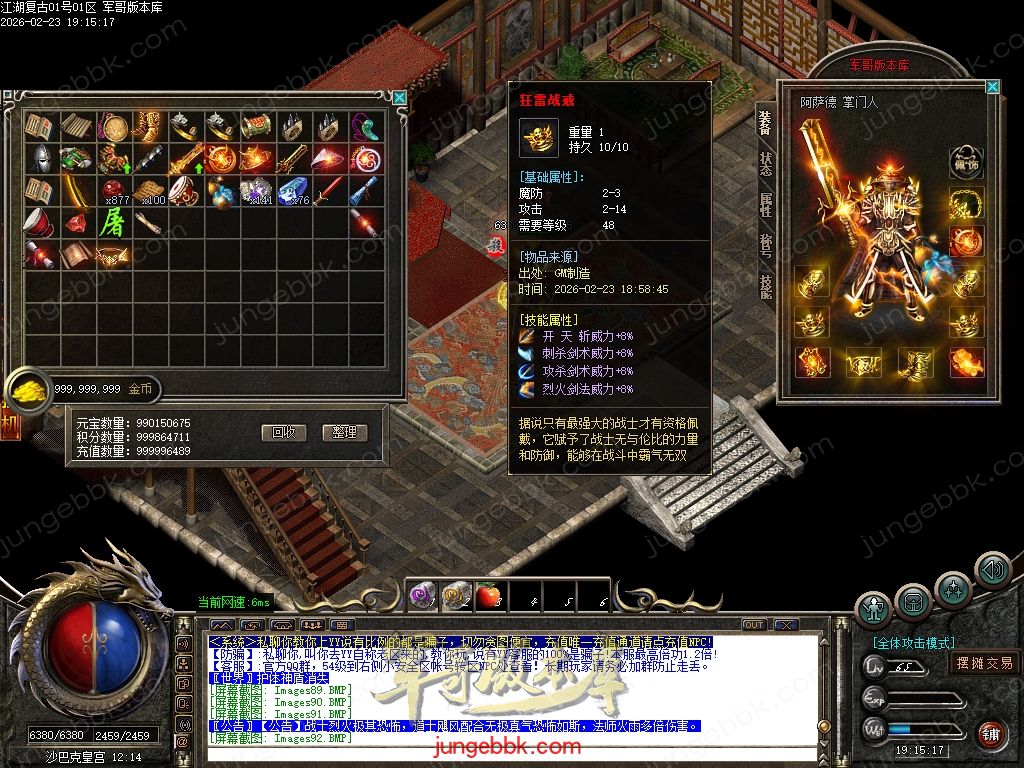The height and width of the screenshot is (768, 1024).
Task: Pick the green 屠 character item
Action: 110,222
